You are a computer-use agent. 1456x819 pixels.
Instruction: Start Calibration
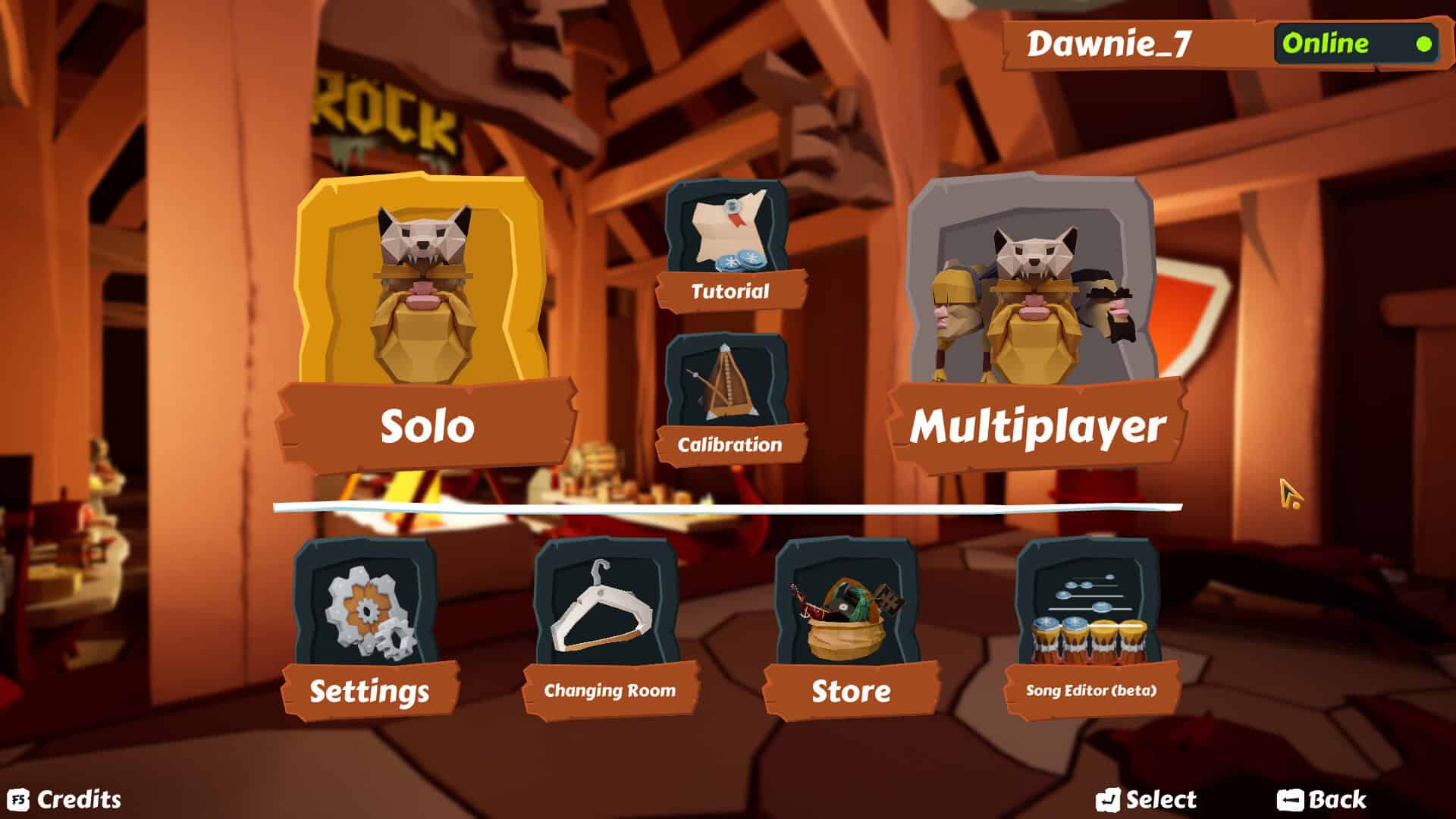pyautogui.click(x=728, y=444)
